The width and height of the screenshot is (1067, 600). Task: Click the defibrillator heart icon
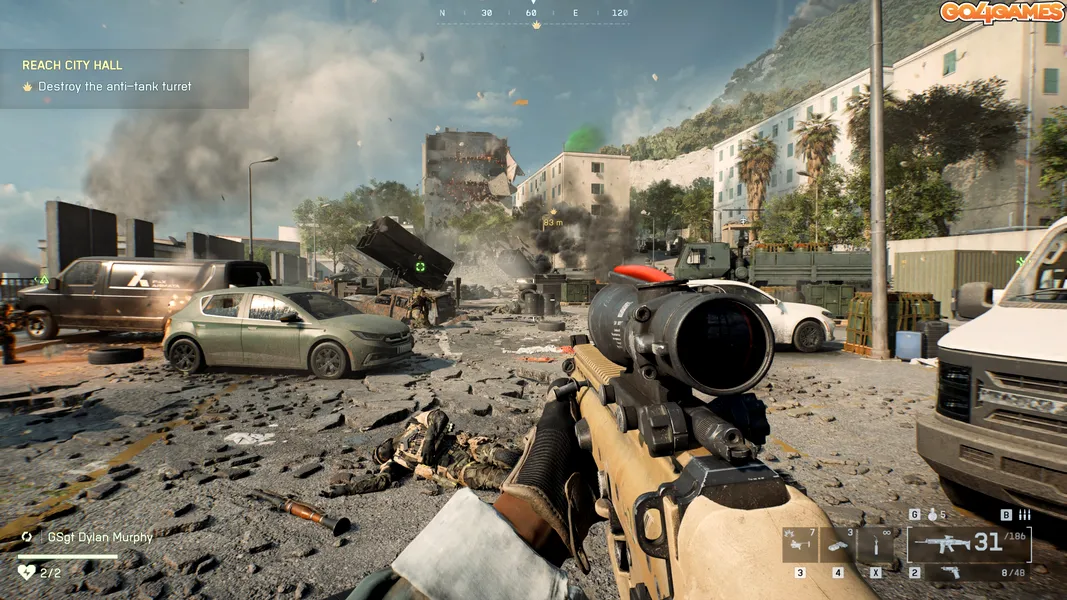click(27, 572)
